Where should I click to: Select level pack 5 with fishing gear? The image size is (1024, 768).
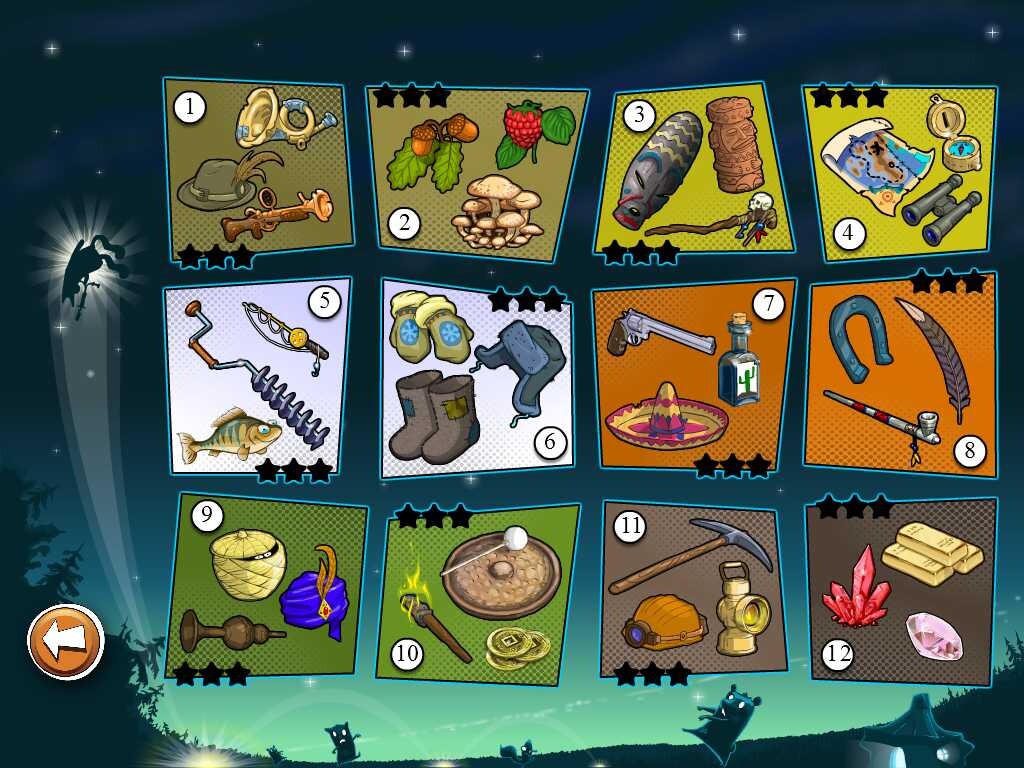pos(257,377)
